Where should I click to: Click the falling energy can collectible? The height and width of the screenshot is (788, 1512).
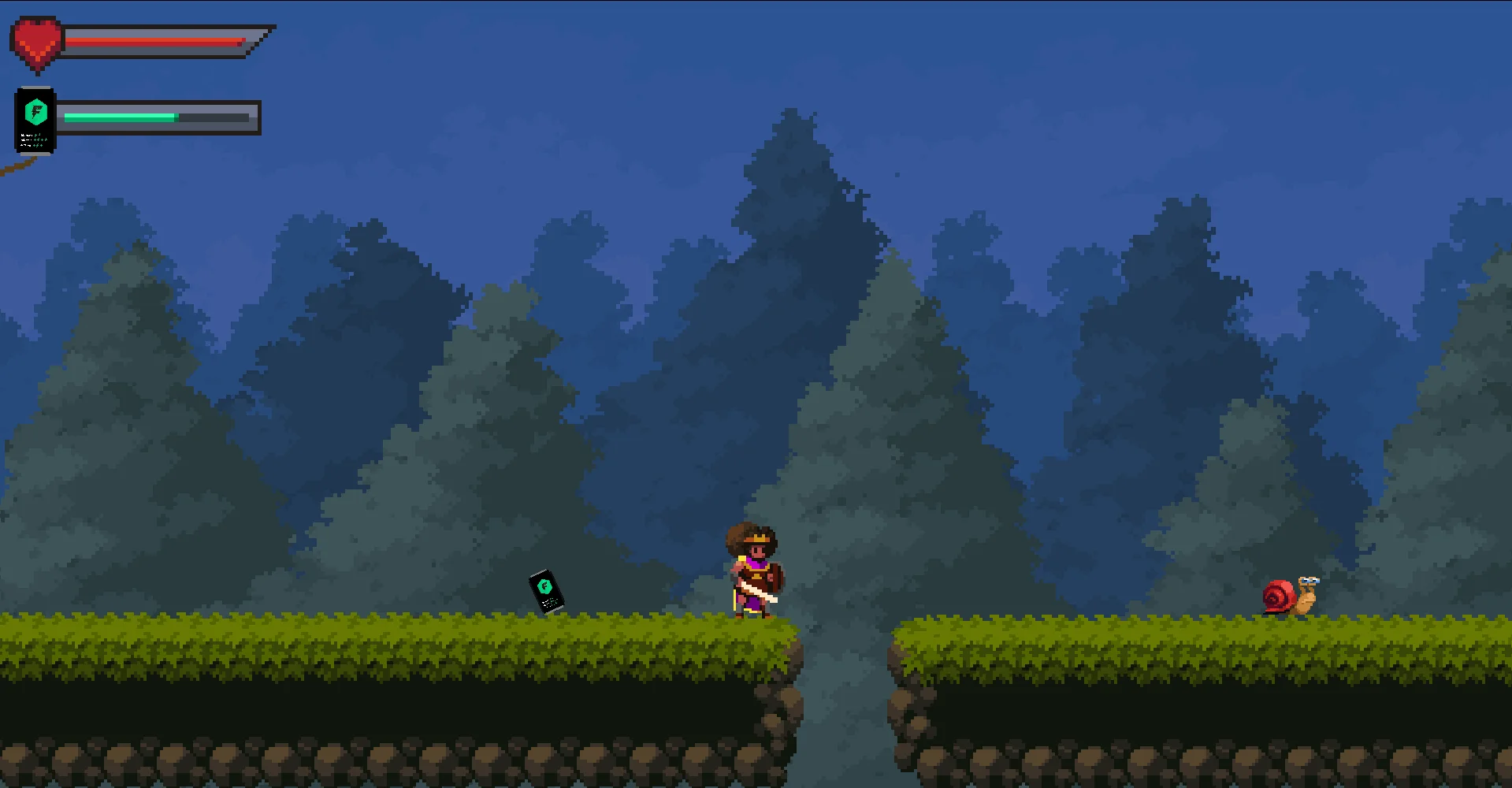547,588
